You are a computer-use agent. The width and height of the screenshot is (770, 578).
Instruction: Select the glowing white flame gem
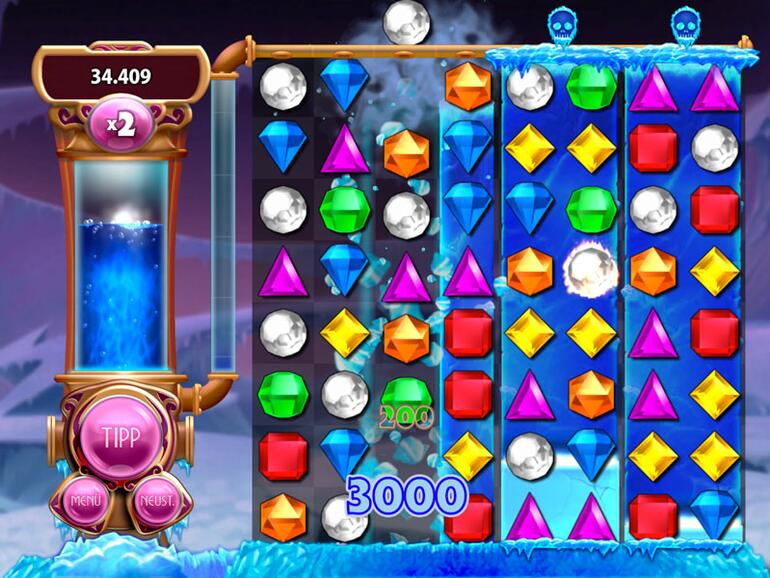point(590,270)
